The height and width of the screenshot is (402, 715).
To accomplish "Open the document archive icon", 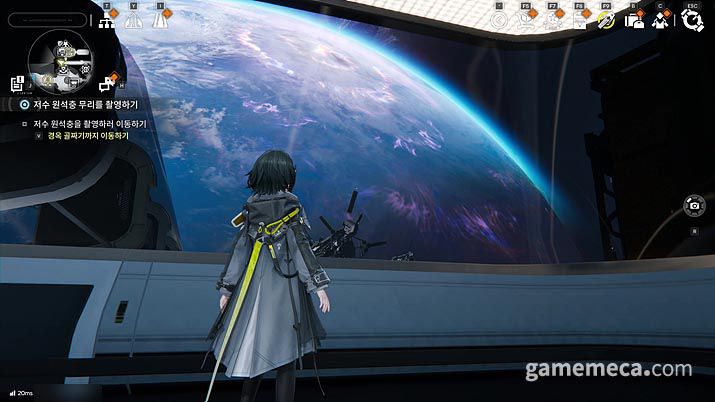I will (x=578, y=20).
